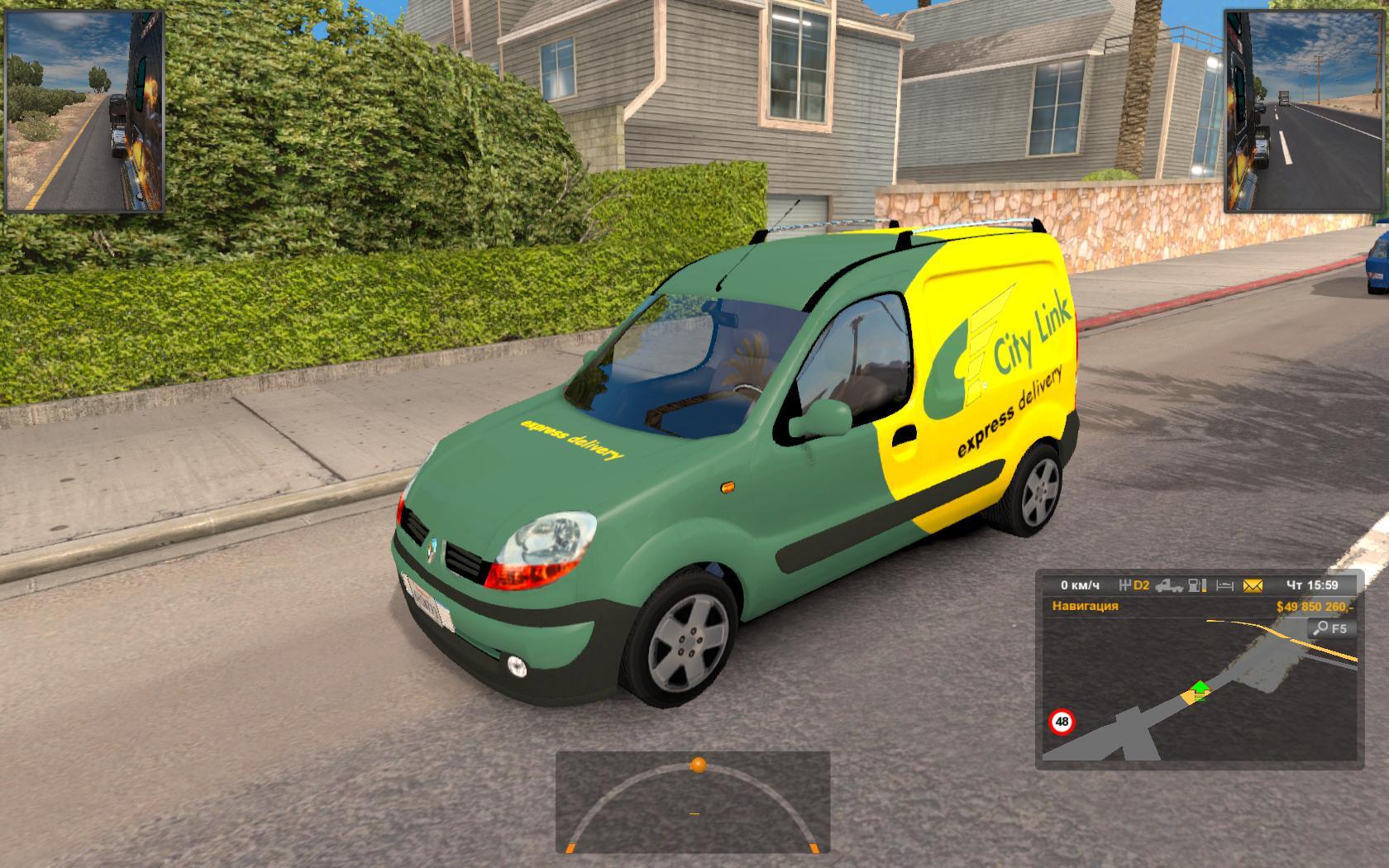Click the fuel pump icon
This screenshot has height=868, width=1389.
[1196, 585]
